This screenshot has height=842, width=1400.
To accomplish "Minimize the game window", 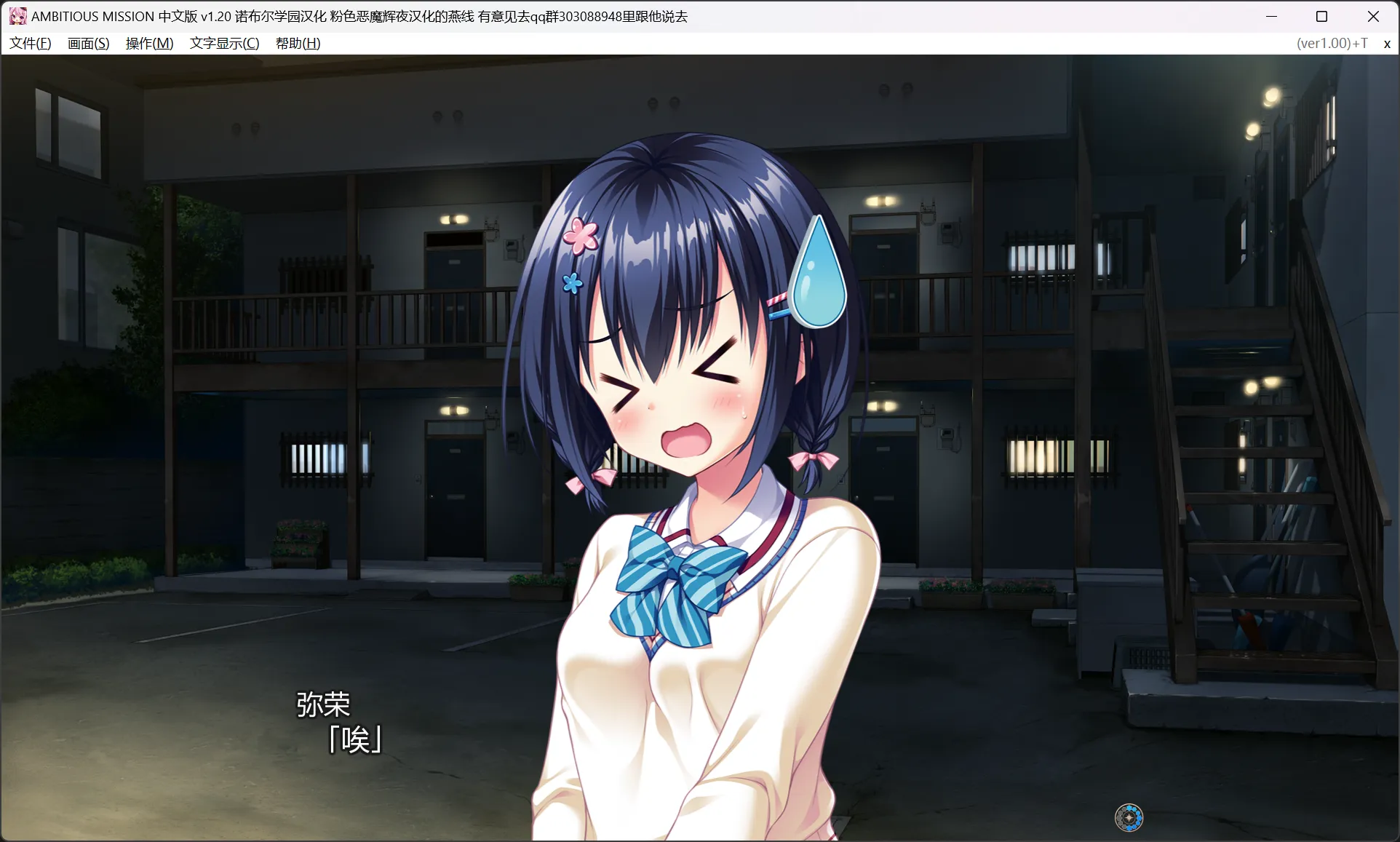I will (x=1272, y=16).
